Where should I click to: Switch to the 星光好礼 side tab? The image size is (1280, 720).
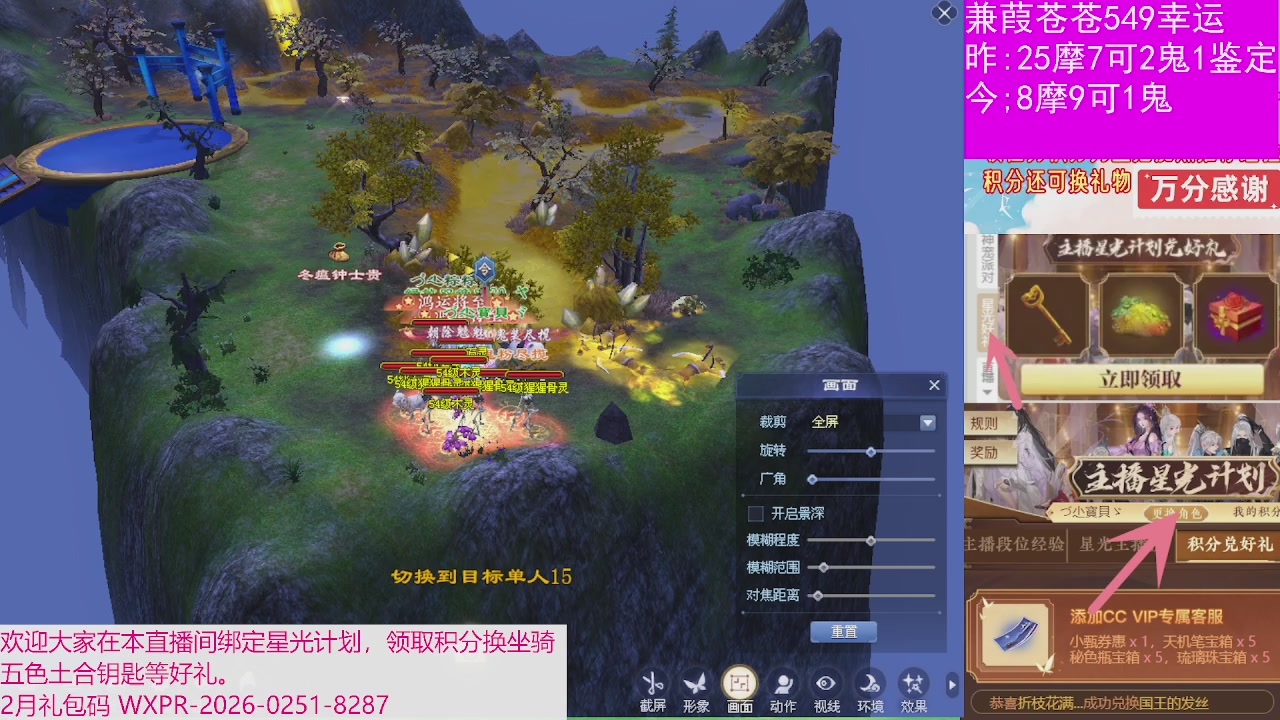pyautogui.click(x=987, y=318)
